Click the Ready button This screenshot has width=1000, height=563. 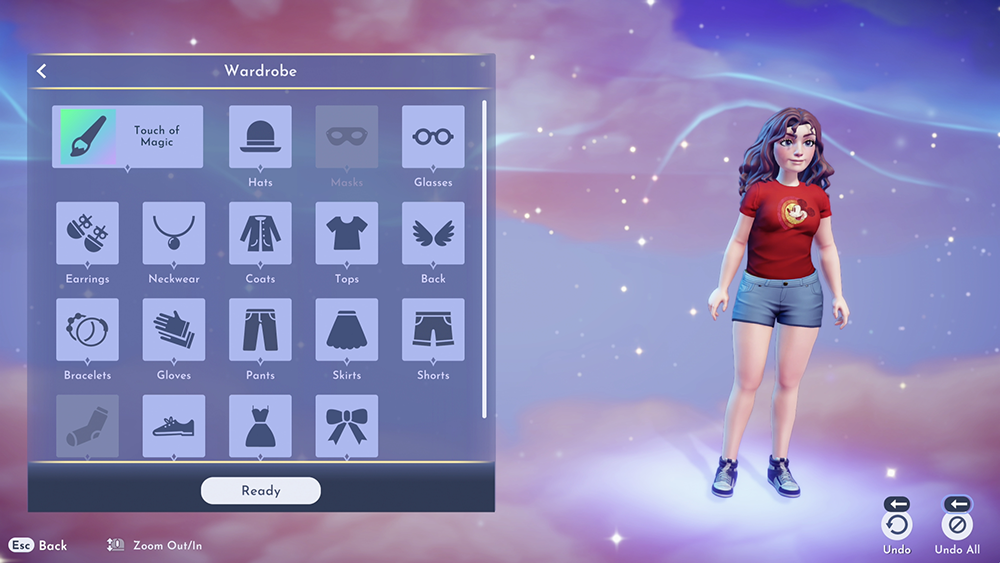[260, 491]
